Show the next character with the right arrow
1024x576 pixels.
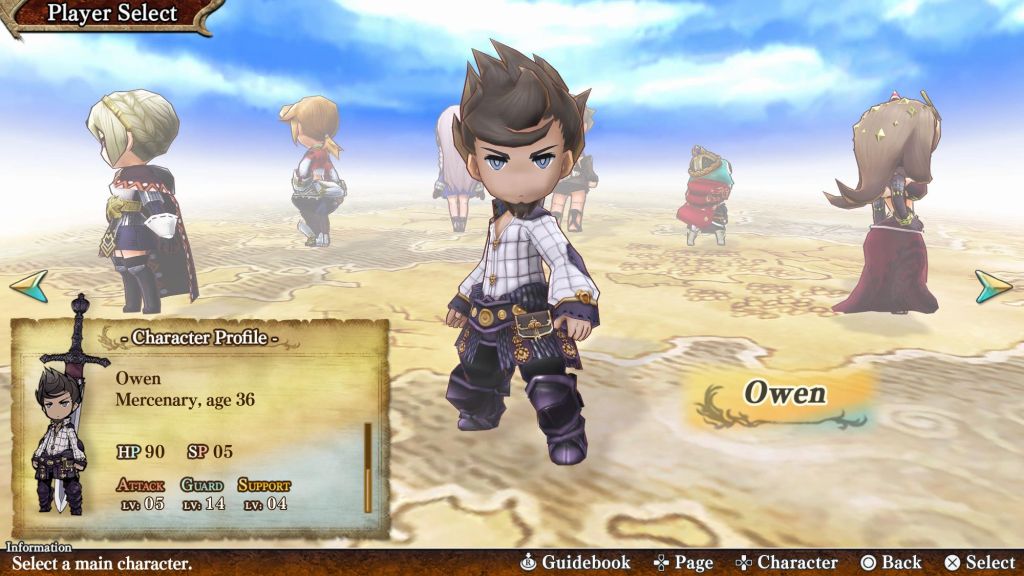coord(993,286)
